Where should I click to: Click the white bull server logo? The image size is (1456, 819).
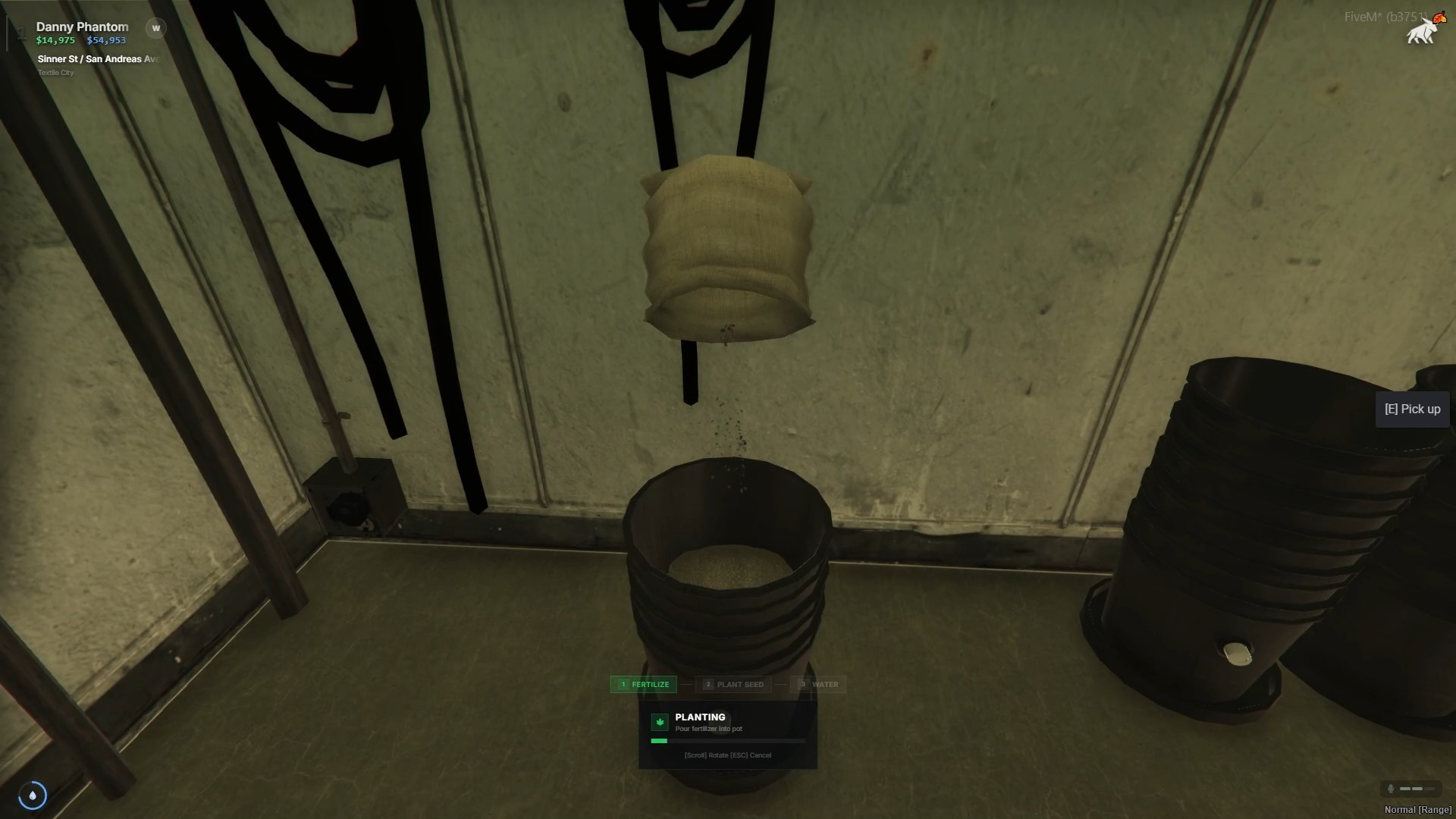coord(1422,32)
